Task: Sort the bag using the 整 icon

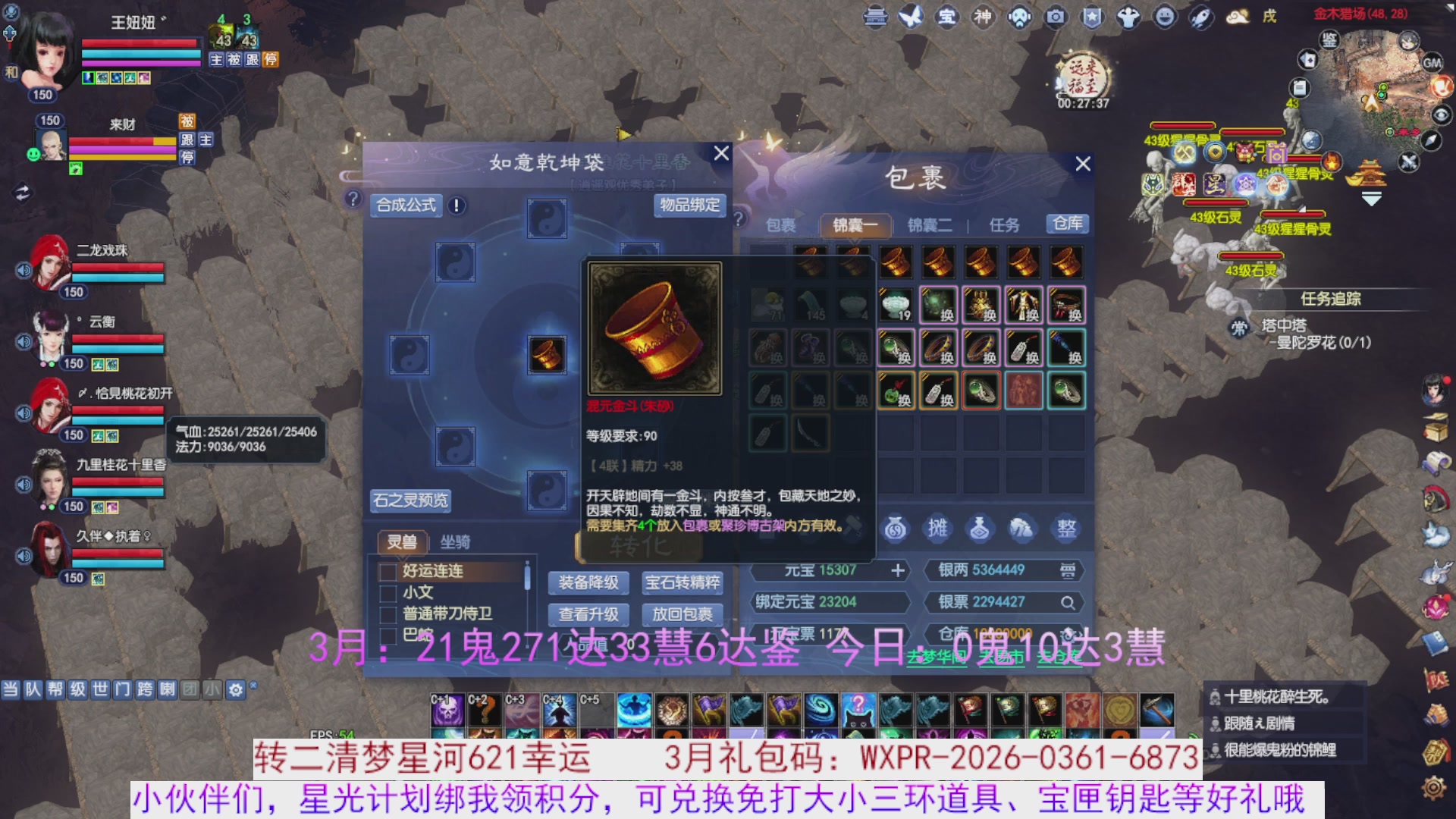Action: click(x=1065, y=529)
